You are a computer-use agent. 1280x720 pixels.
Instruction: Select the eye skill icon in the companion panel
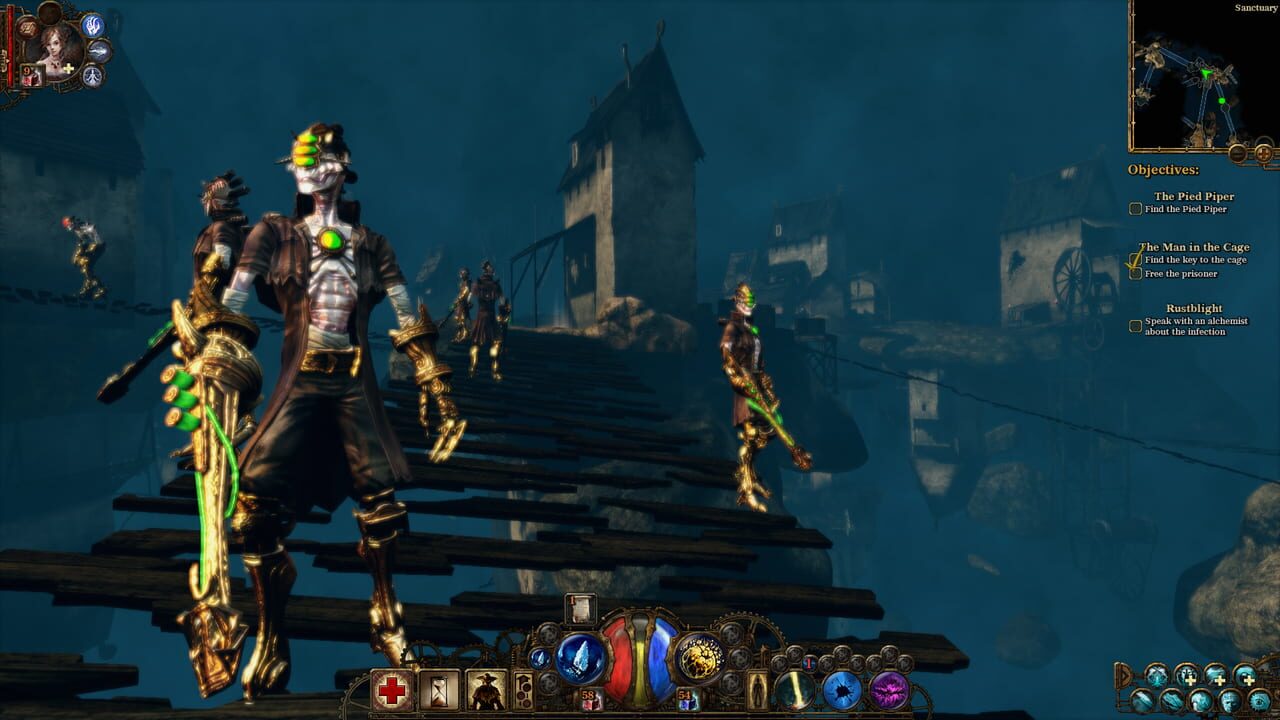point(1258,700)
